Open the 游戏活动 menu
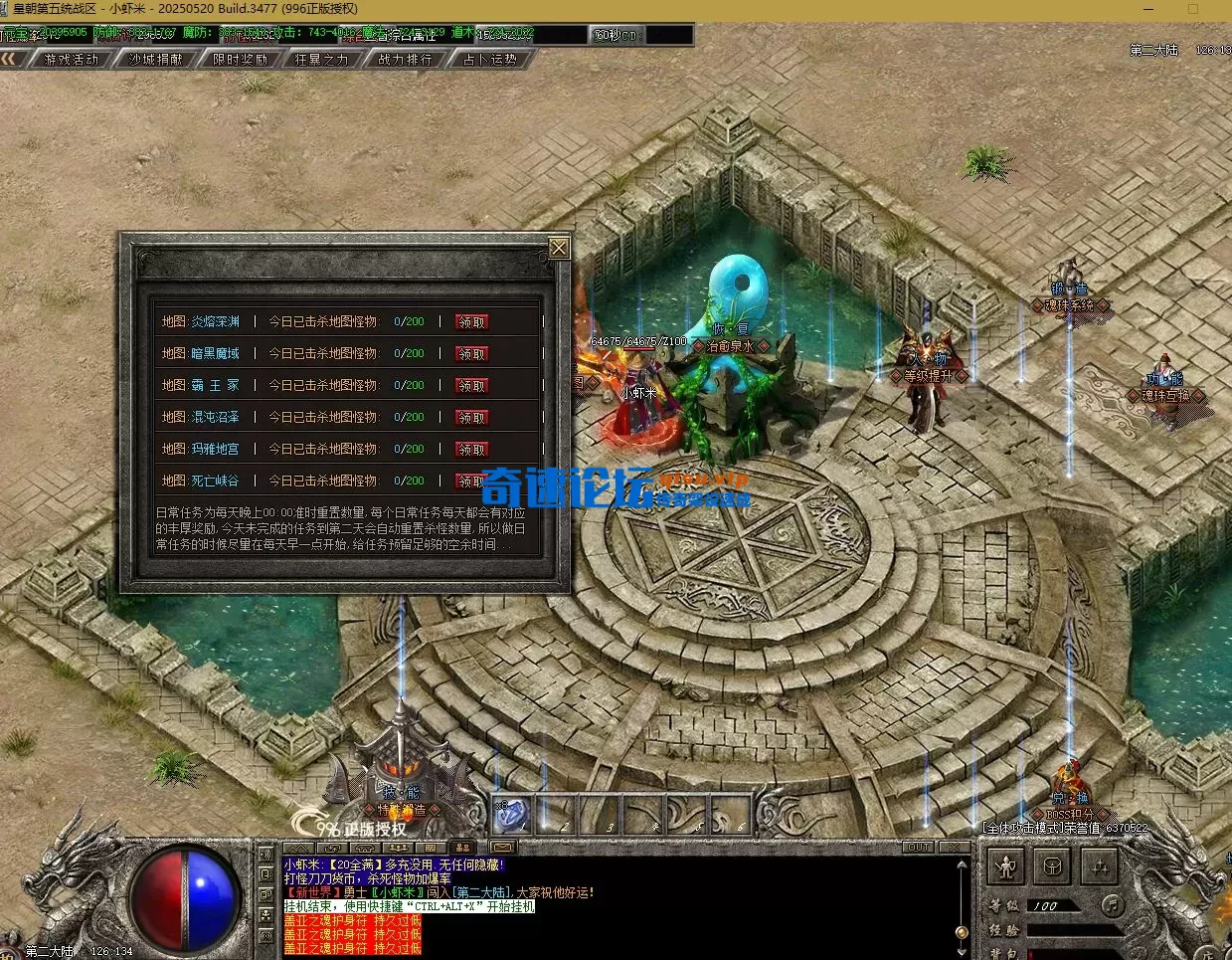Screen dimensions: 1232x960 72,60
